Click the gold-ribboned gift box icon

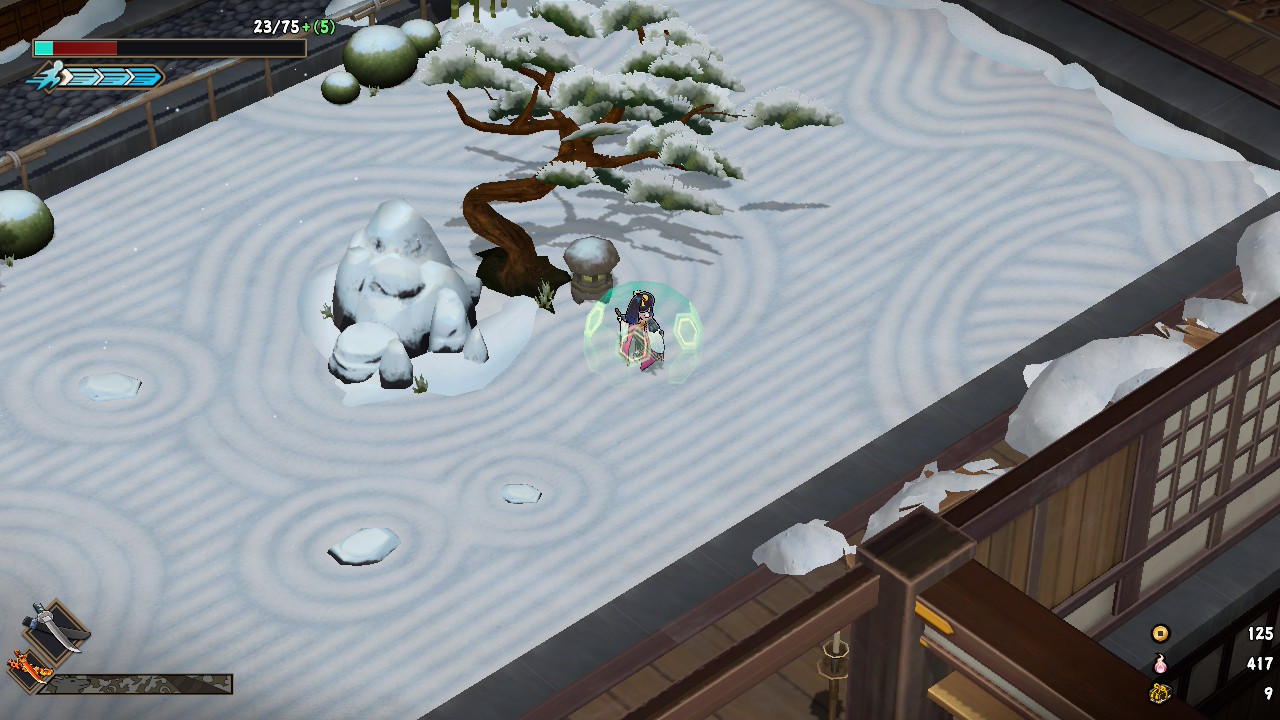tap(1160, 693)
